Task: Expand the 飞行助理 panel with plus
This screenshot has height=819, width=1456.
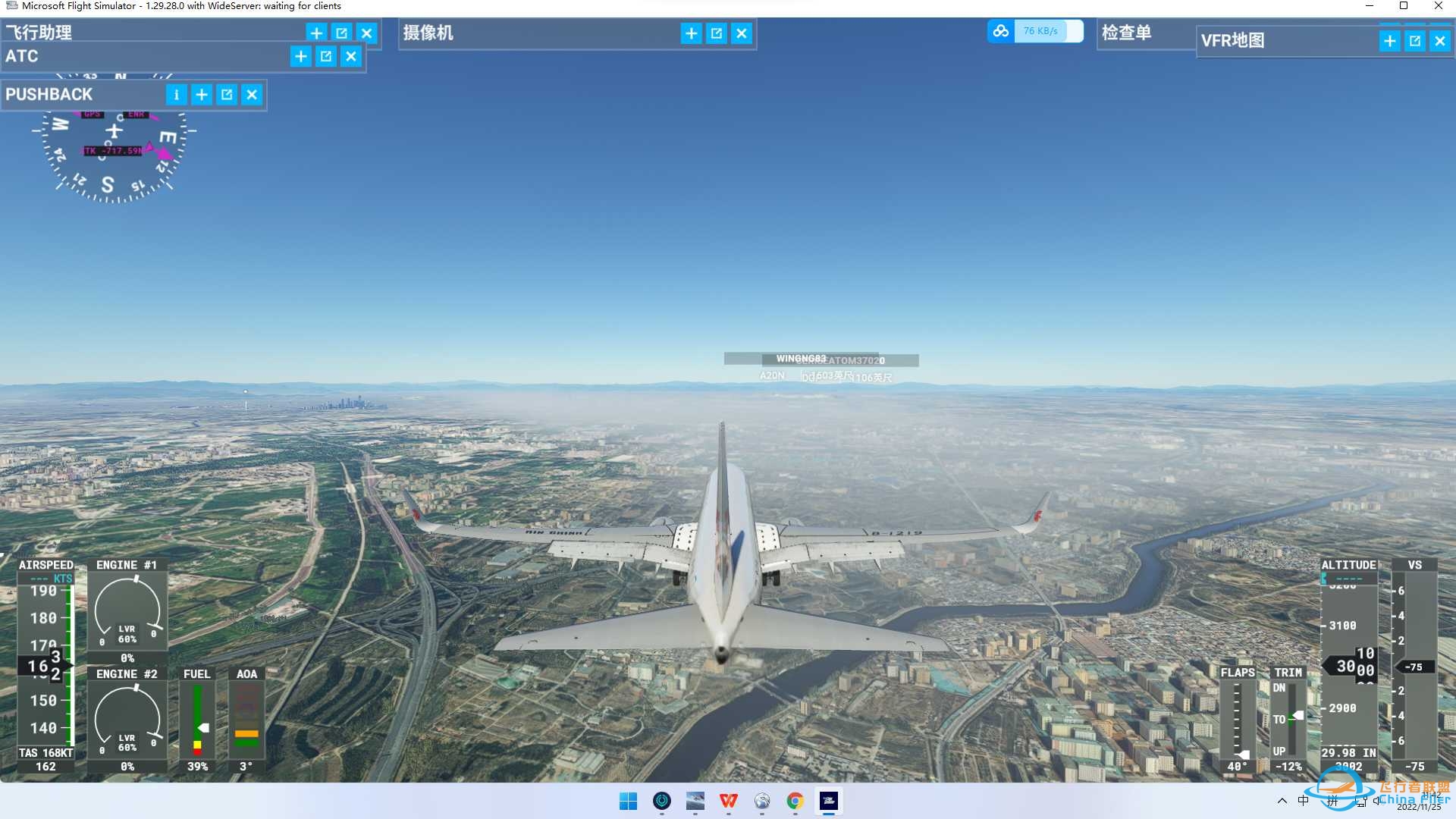Action: [317, 33]
